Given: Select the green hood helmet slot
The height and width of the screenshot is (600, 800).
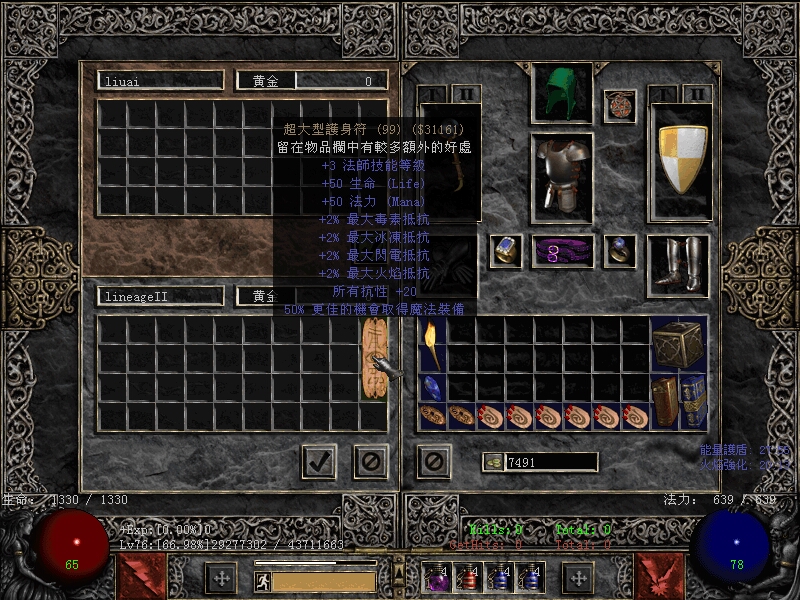Looking at the screenshot, I should [561, 93].
